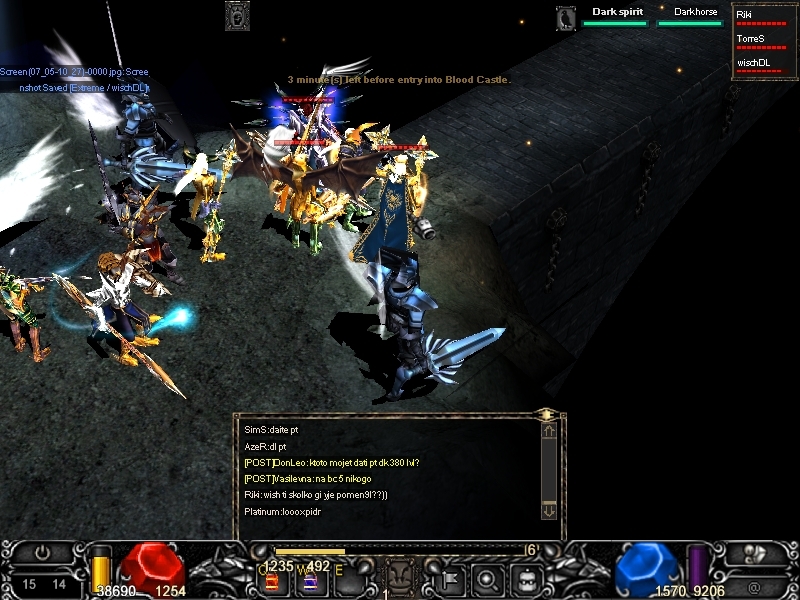Select party member Riki

point(758,16)
